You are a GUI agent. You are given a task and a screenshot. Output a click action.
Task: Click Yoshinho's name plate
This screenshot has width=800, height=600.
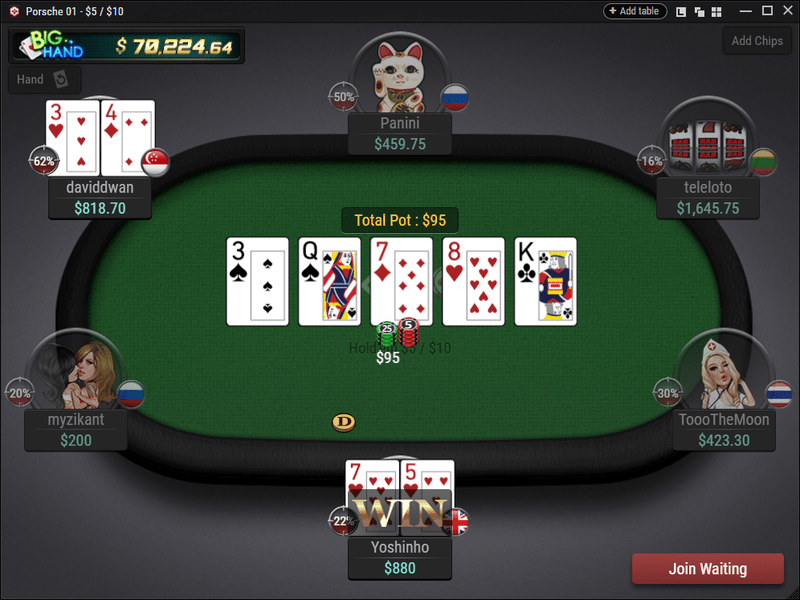399,558
